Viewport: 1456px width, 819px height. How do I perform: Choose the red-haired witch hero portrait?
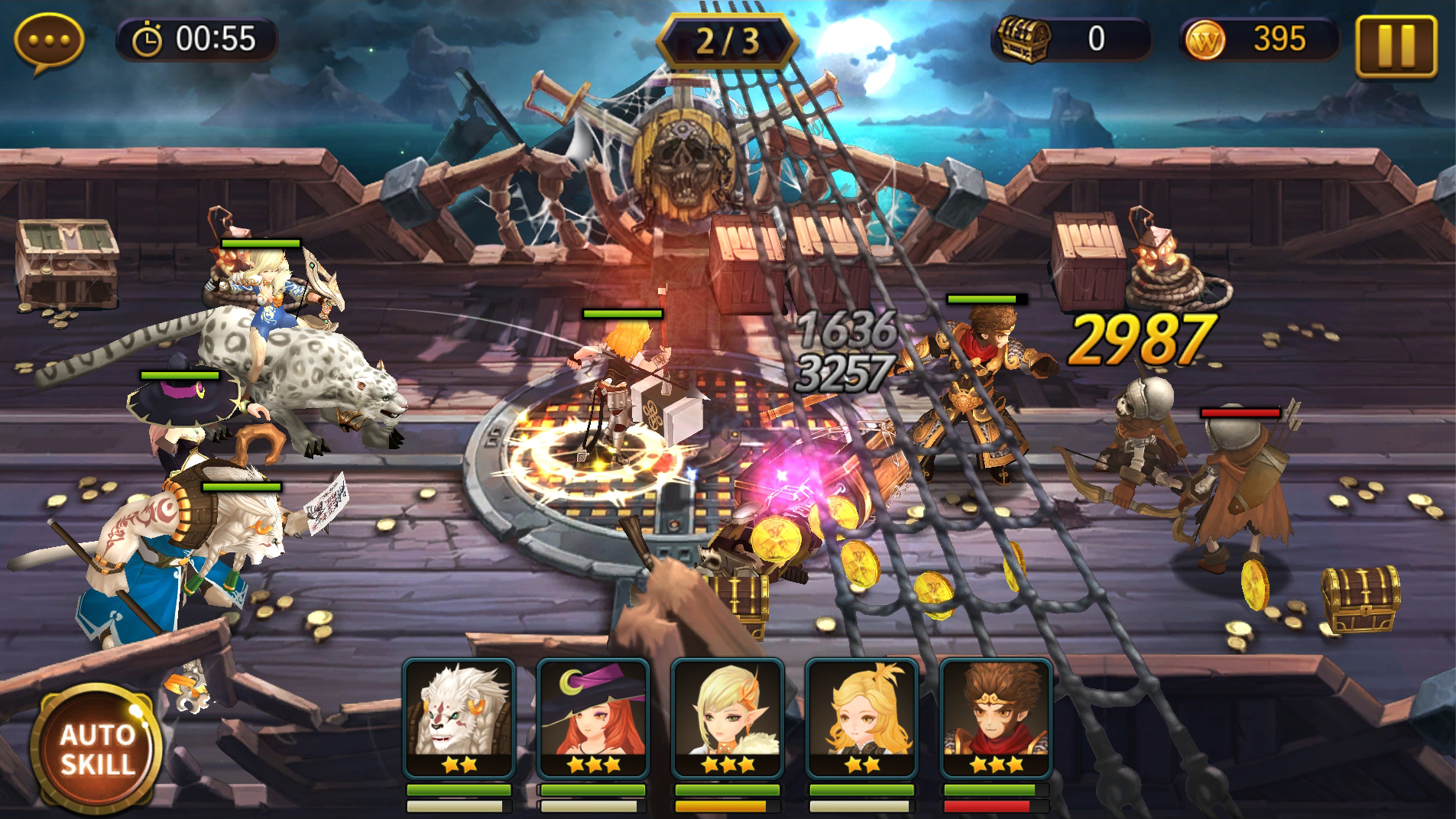pos(593,717)
